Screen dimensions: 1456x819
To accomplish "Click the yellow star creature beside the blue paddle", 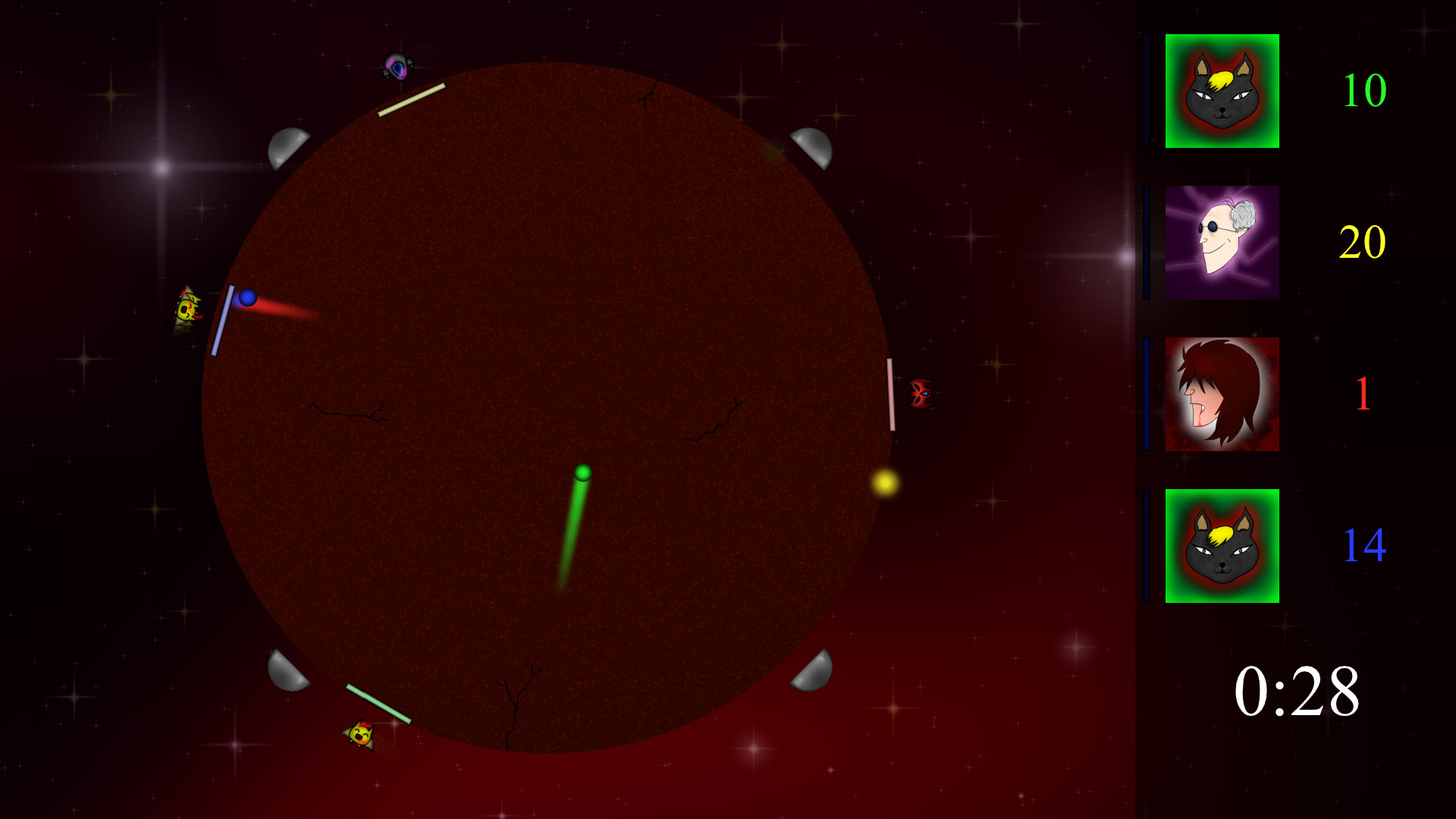I will pyautogui.click(x=188, y=307).
